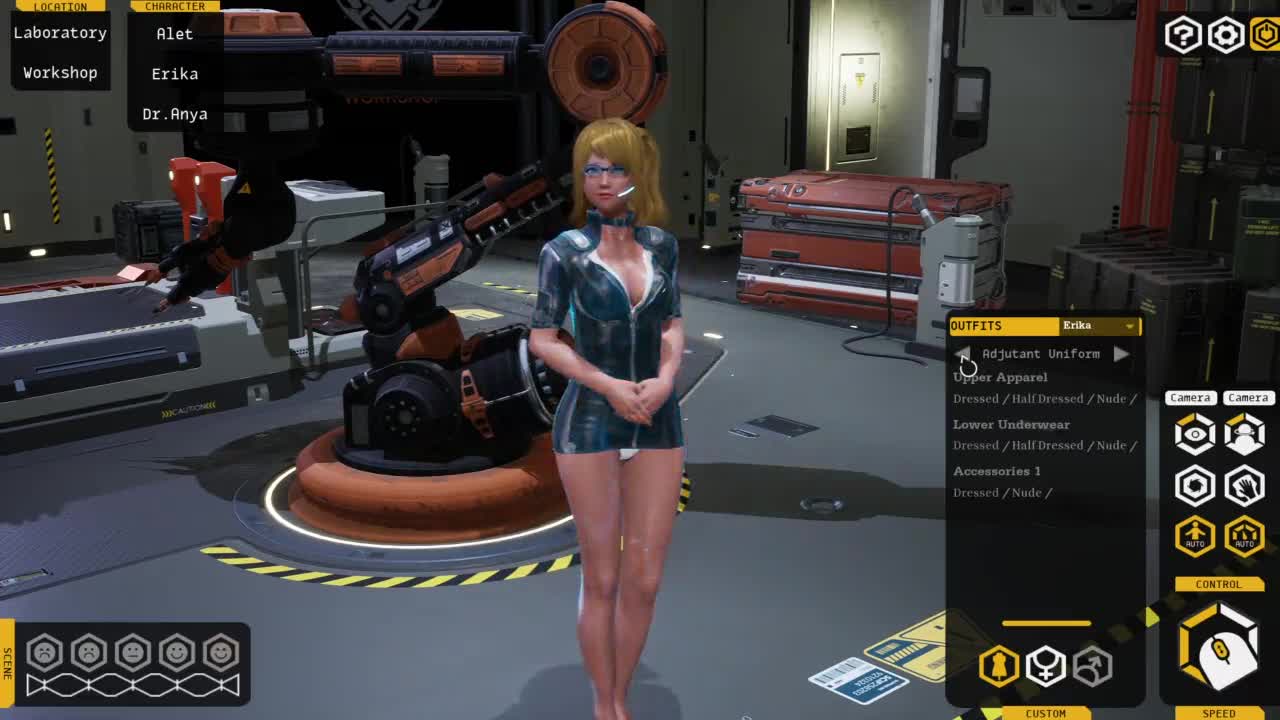Image resolution: width=1280 pixels, height=720 pixels.
Task: Choose the neutral face expression
Action: coord(133,653)
